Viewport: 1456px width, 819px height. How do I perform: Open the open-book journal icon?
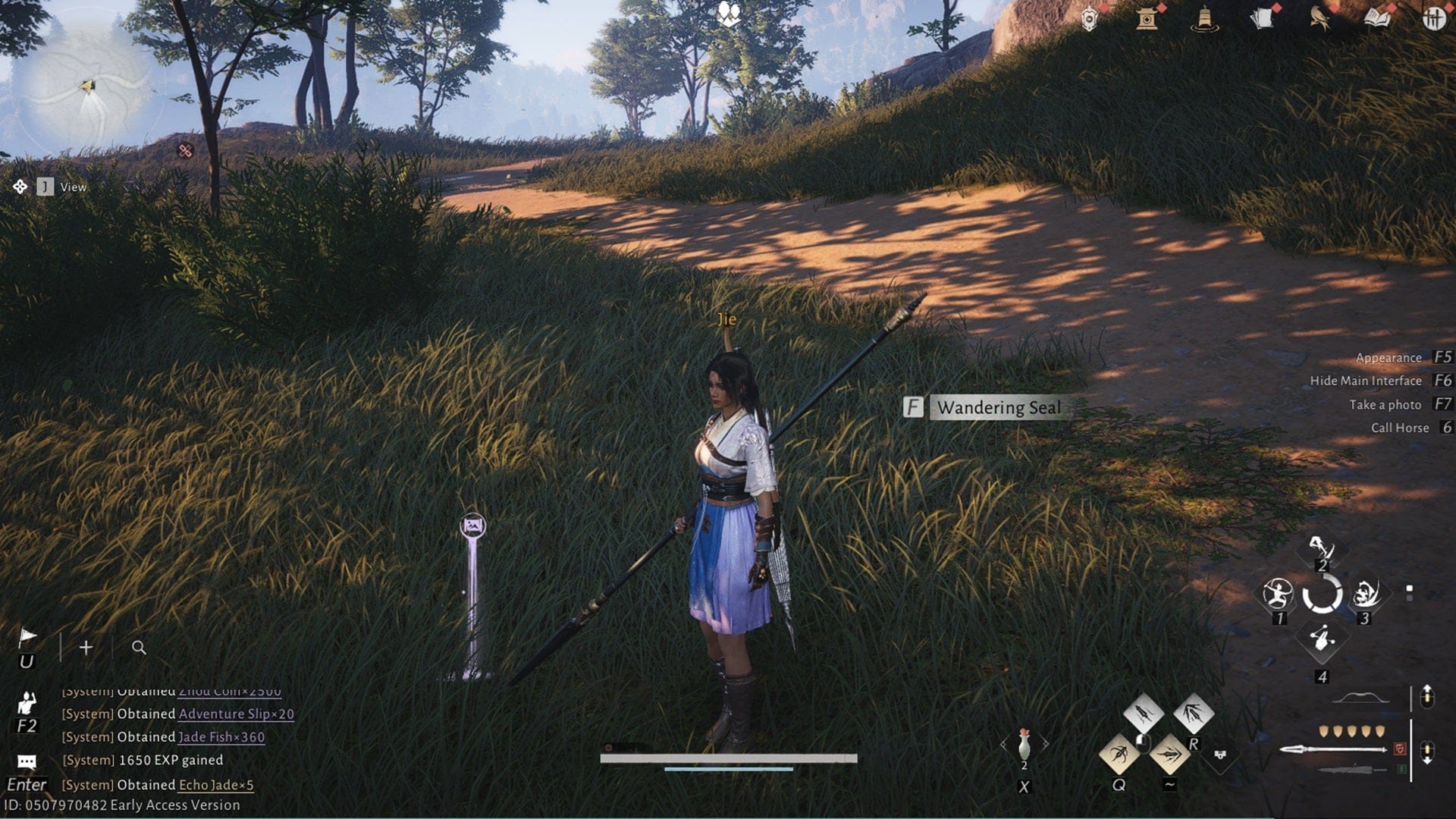pos(1377,19)
